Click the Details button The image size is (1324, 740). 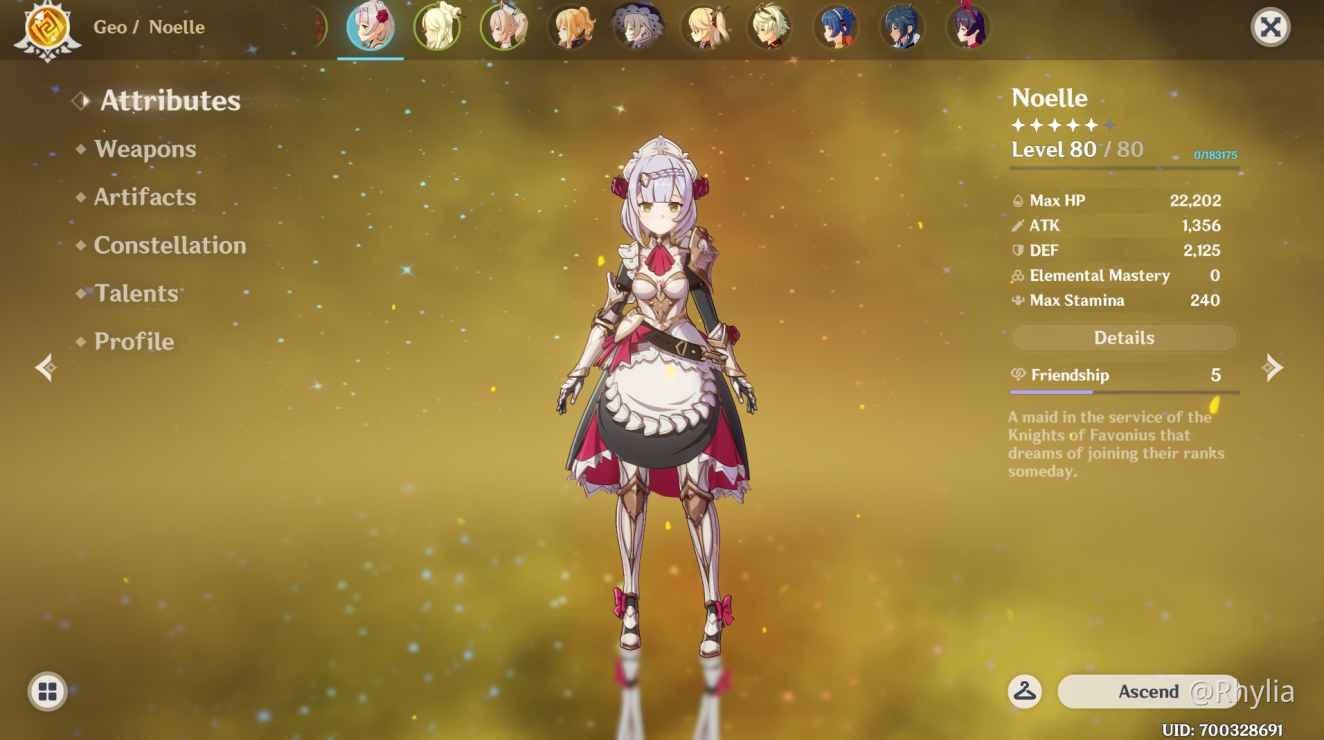point(1123,337)
